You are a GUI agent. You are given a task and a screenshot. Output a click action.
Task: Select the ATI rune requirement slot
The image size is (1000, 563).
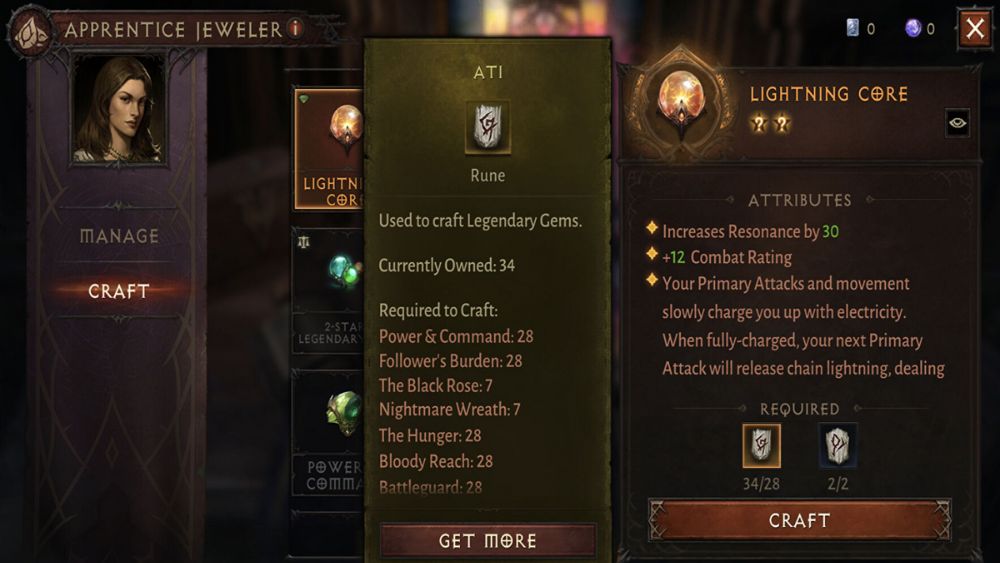(x=761, y=445)
